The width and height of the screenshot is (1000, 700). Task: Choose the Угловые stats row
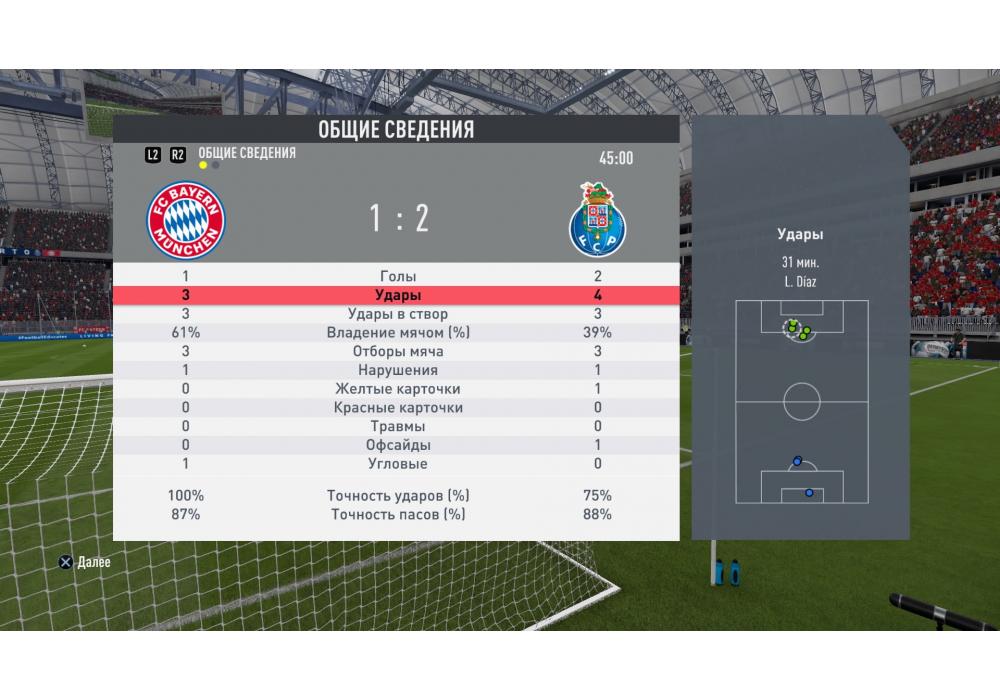[397, 464]
